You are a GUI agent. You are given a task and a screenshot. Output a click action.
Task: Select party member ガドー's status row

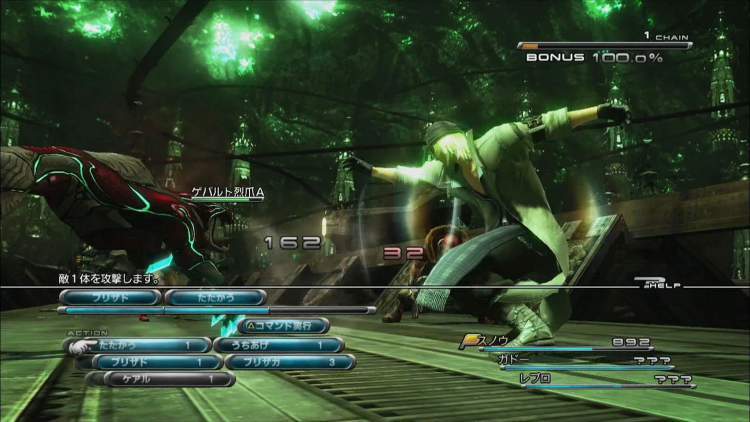pos(585,361)
